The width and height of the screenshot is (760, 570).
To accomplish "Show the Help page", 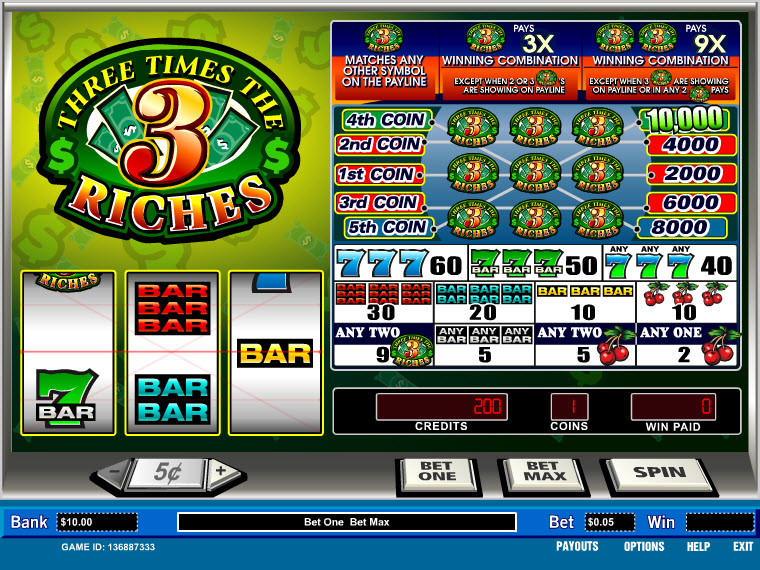I will click(x=698, y=546).
